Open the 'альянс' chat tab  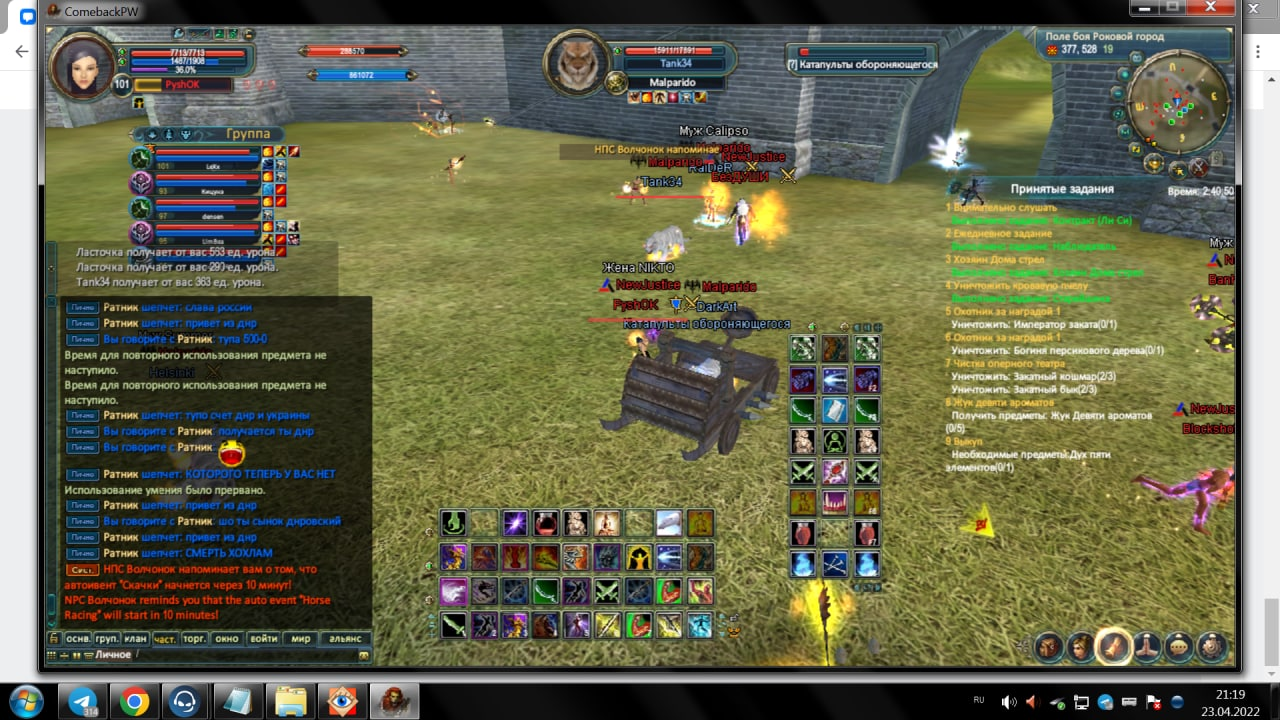pyautogui.click(x=345, y=638)
